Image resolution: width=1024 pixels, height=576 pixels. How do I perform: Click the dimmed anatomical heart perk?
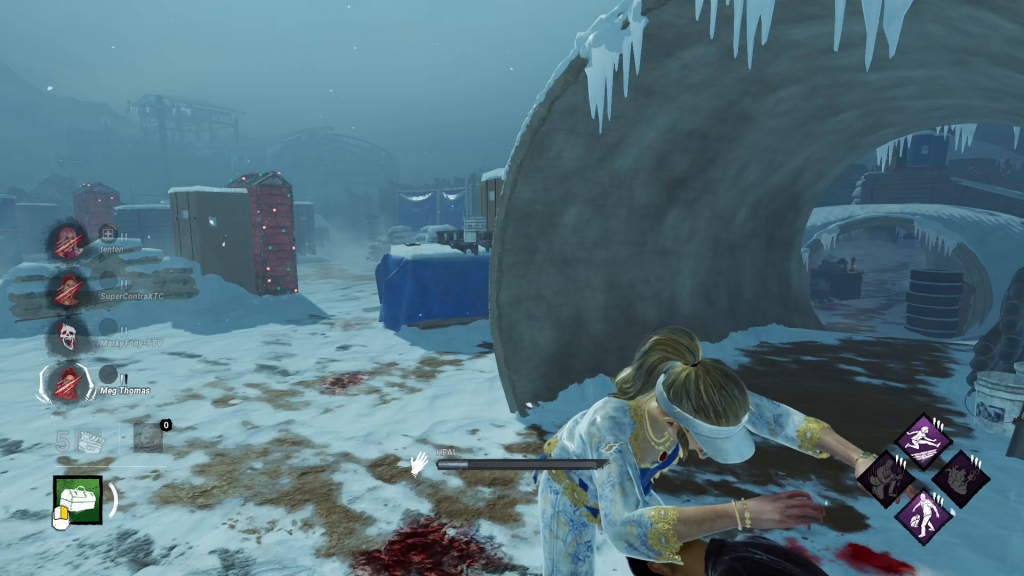(960, 478)
